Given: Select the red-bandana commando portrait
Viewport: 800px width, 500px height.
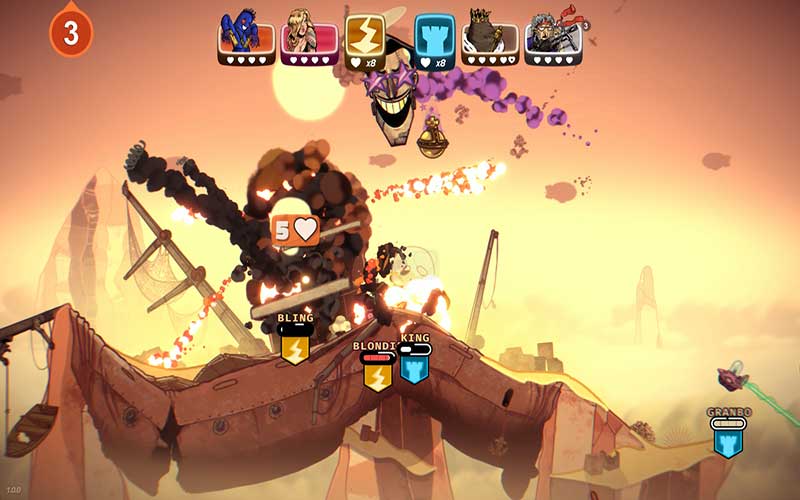Looking at the screenshot, I should pyautogui.click(x=552, y=37).
